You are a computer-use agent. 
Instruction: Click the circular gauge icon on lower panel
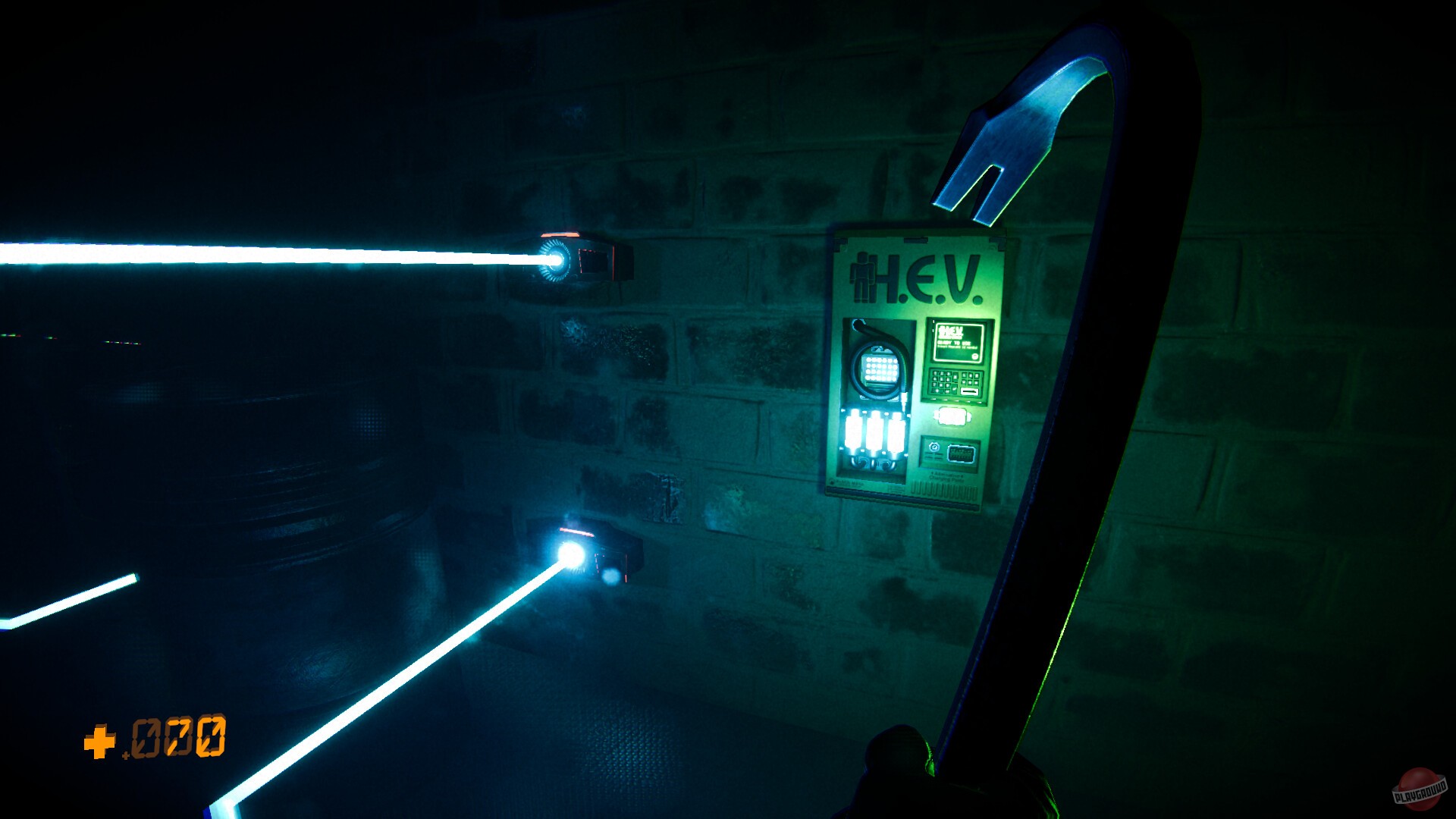coord(934,447)
